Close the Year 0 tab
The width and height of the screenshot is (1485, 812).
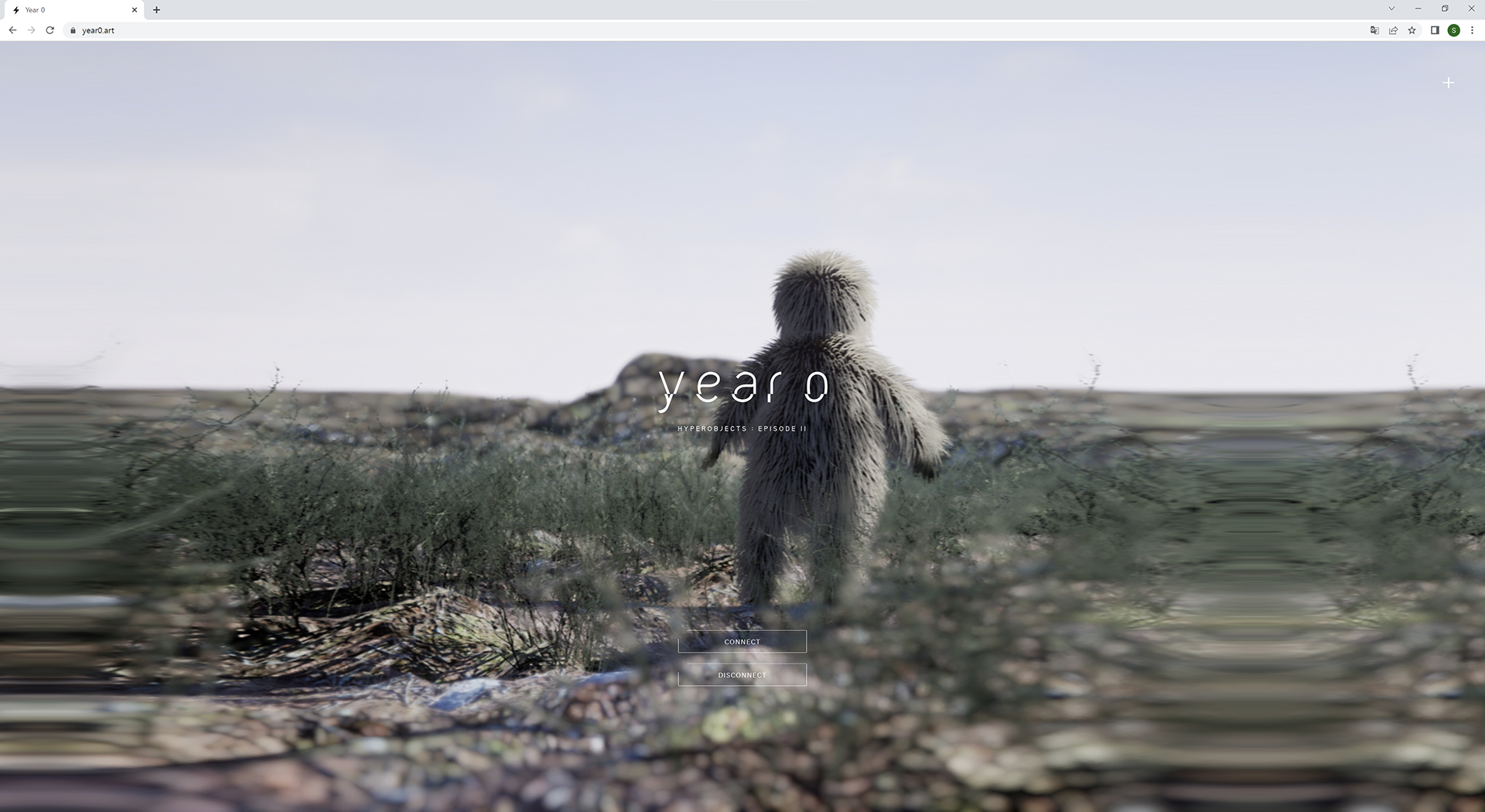[x=135, y=9]
